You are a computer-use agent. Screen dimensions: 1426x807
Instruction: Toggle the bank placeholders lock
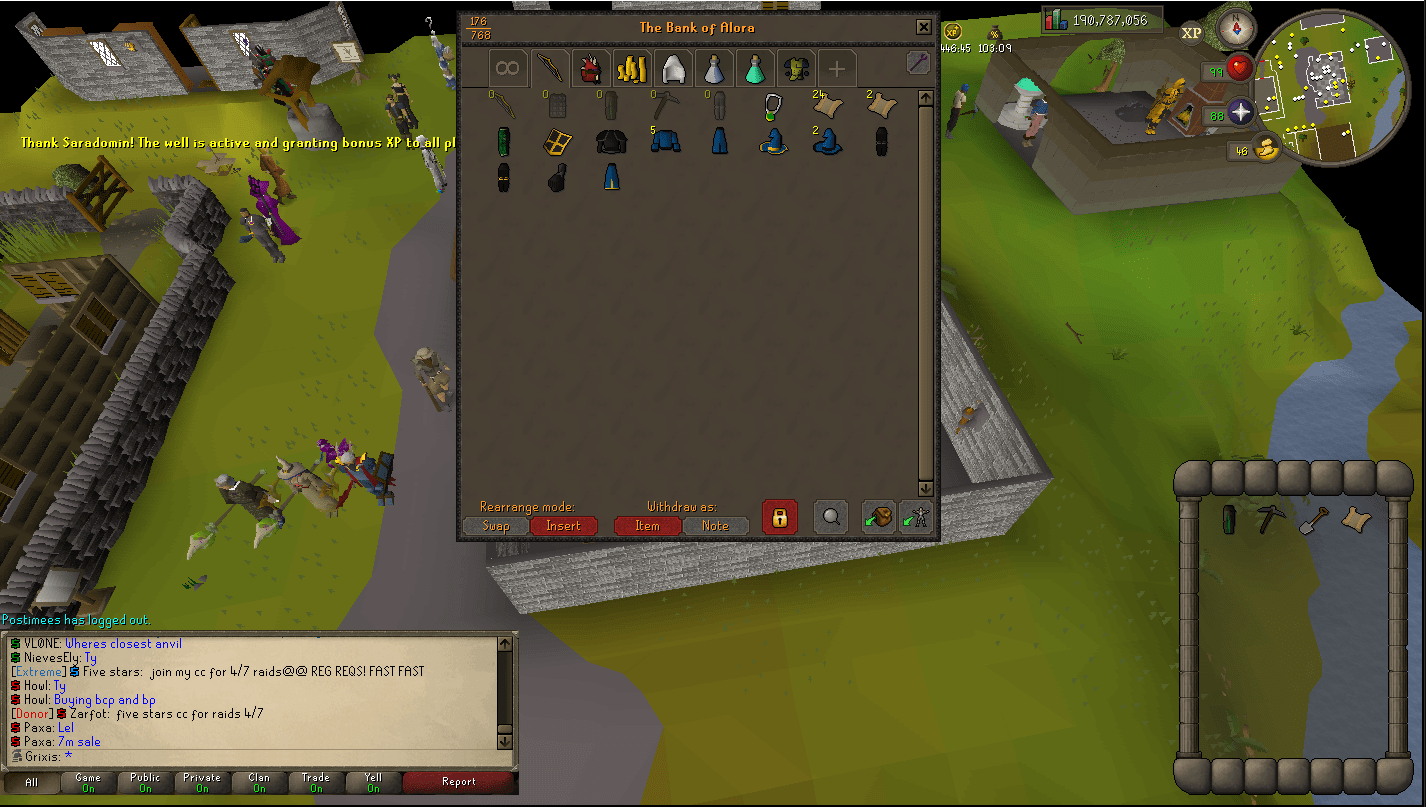[779, 517]
